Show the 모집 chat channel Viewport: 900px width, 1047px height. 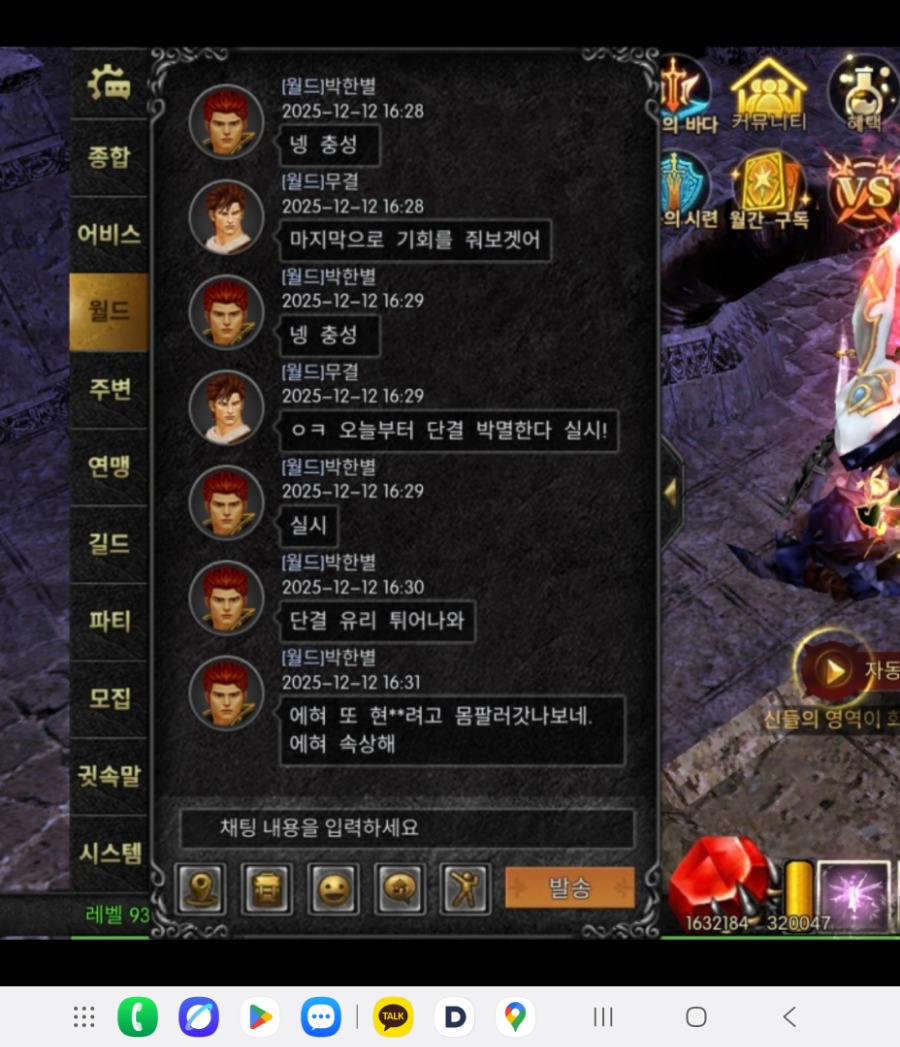pos(109,697)
